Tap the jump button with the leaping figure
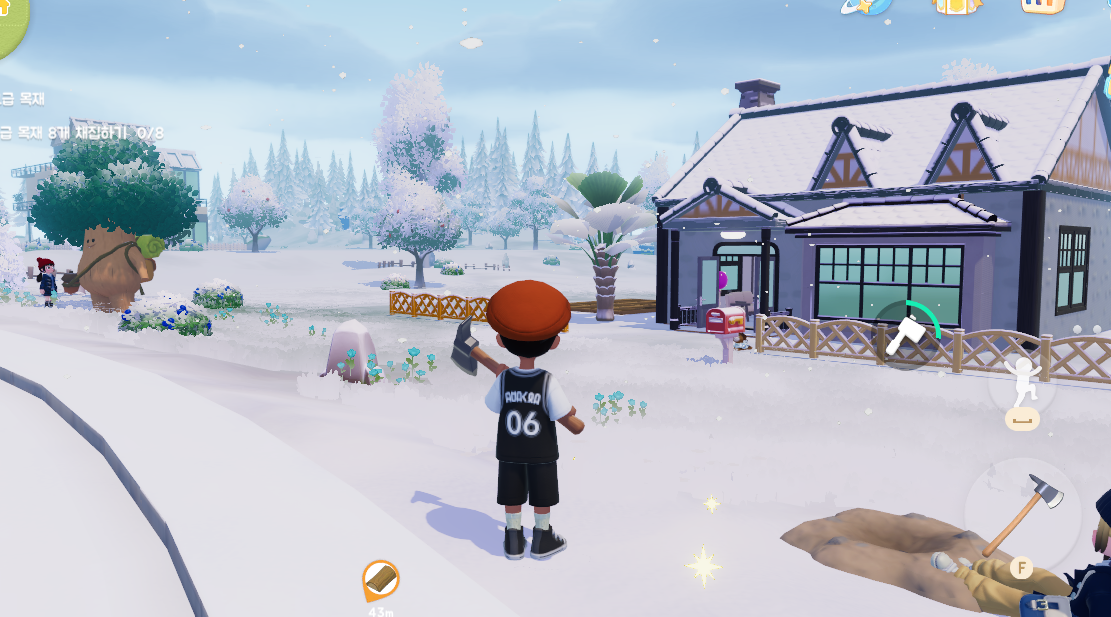1111x617 pixels. tap(1022, 383)
